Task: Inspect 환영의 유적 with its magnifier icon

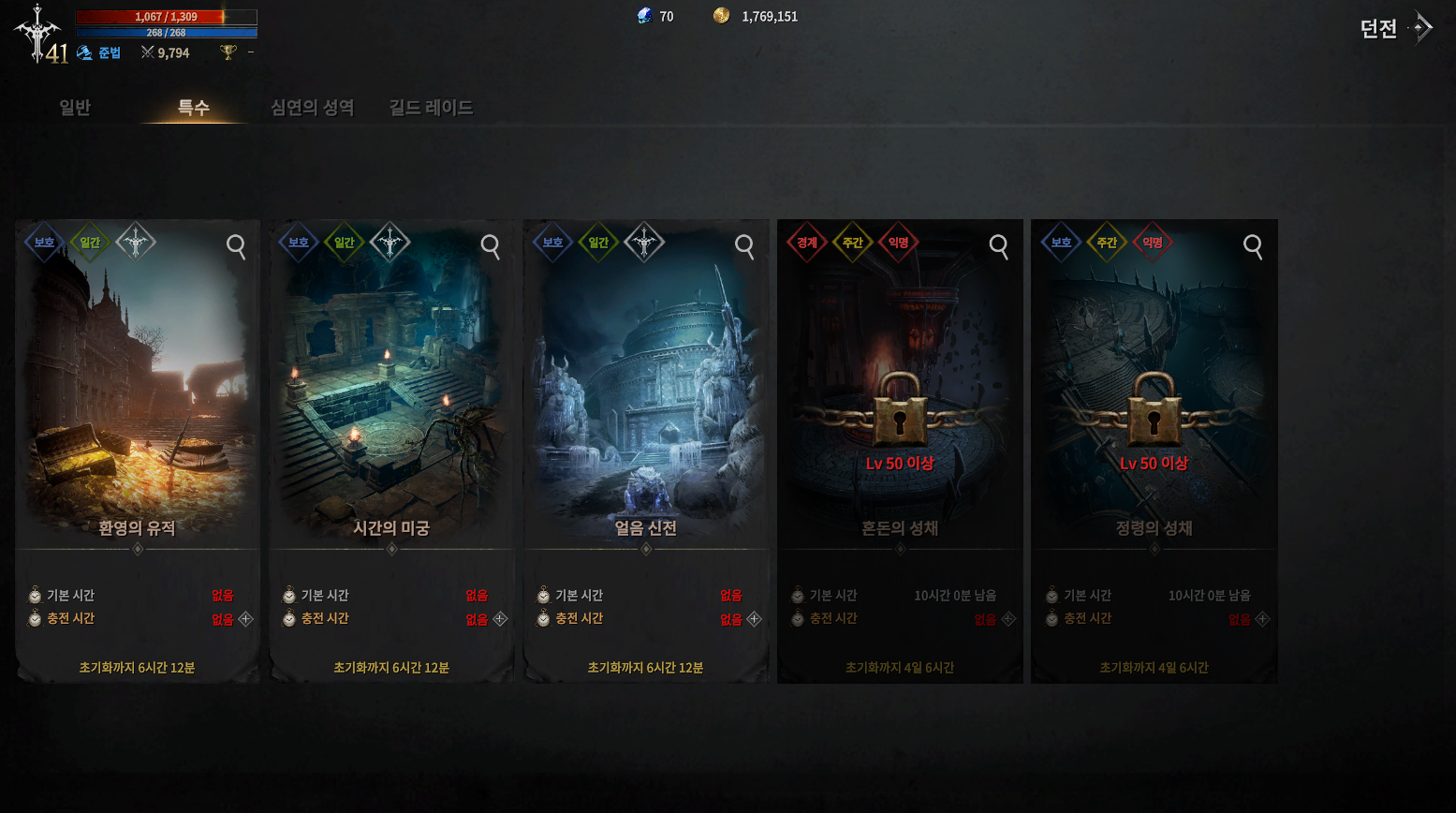Action: pos(236,246)
